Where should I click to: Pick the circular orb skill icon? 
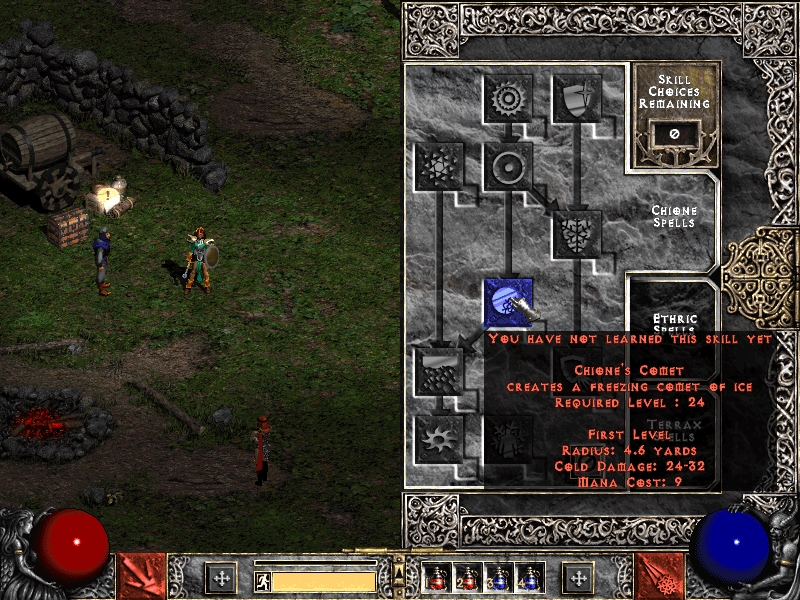(x=508, y=166)
